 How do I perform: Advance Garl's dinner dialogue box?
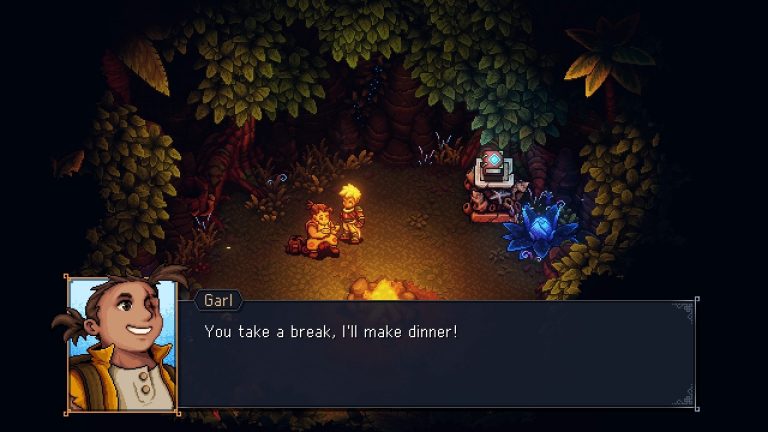(x=435, y=353)
